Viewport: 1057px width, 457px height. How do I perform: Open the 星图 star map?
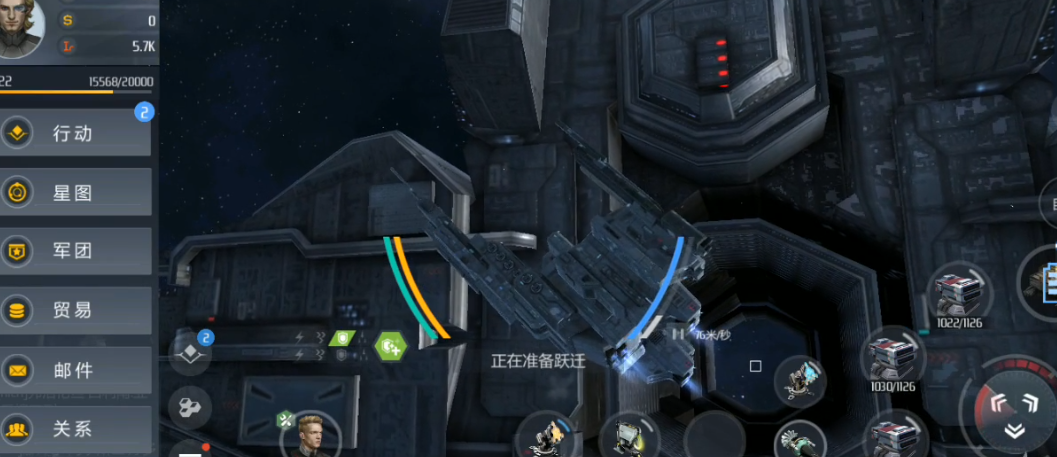pos(76,193)
